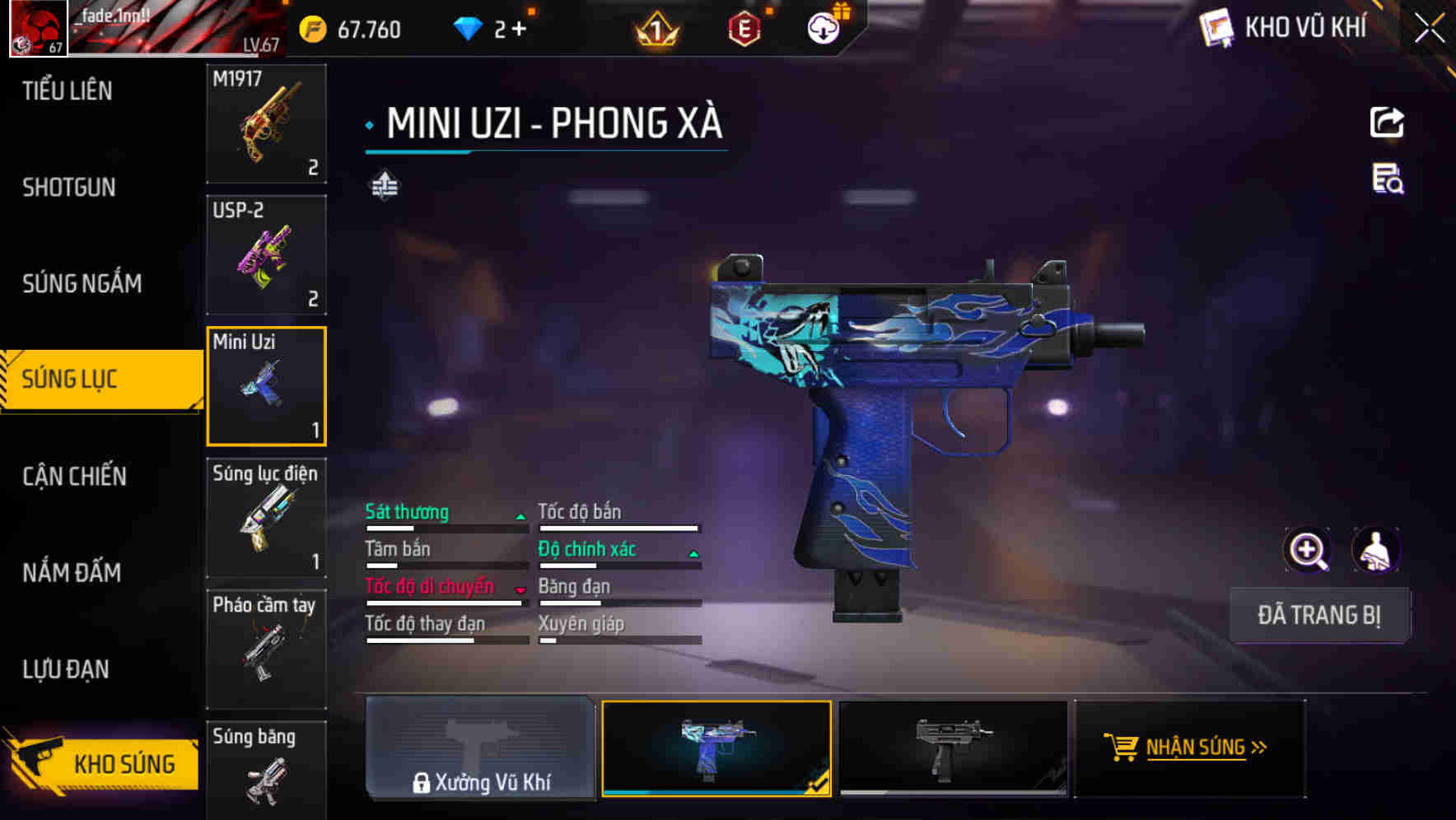Open the share icon next to Mini Uzi
Viewport: 1456px width, 820px height.
tap(1388, 122)
